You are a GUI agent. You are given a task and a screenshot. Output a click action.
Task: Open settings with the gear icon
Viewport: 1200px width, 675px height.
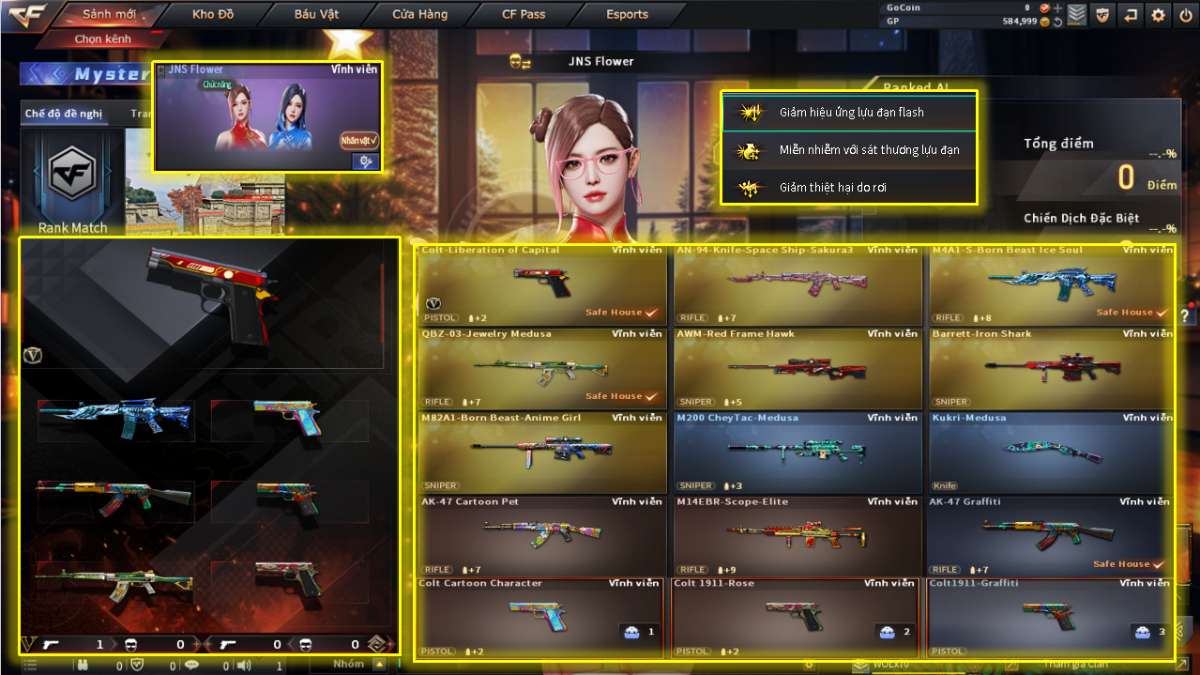tap(1158, 14)
